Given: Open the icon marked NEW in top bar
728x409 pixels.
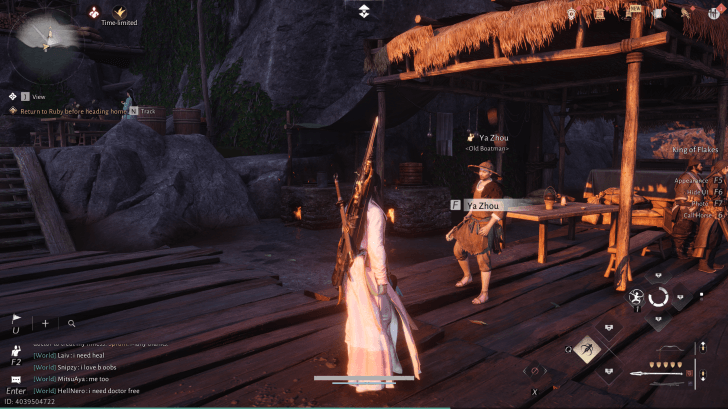Looking at the screenshot, I should point(634,13).
